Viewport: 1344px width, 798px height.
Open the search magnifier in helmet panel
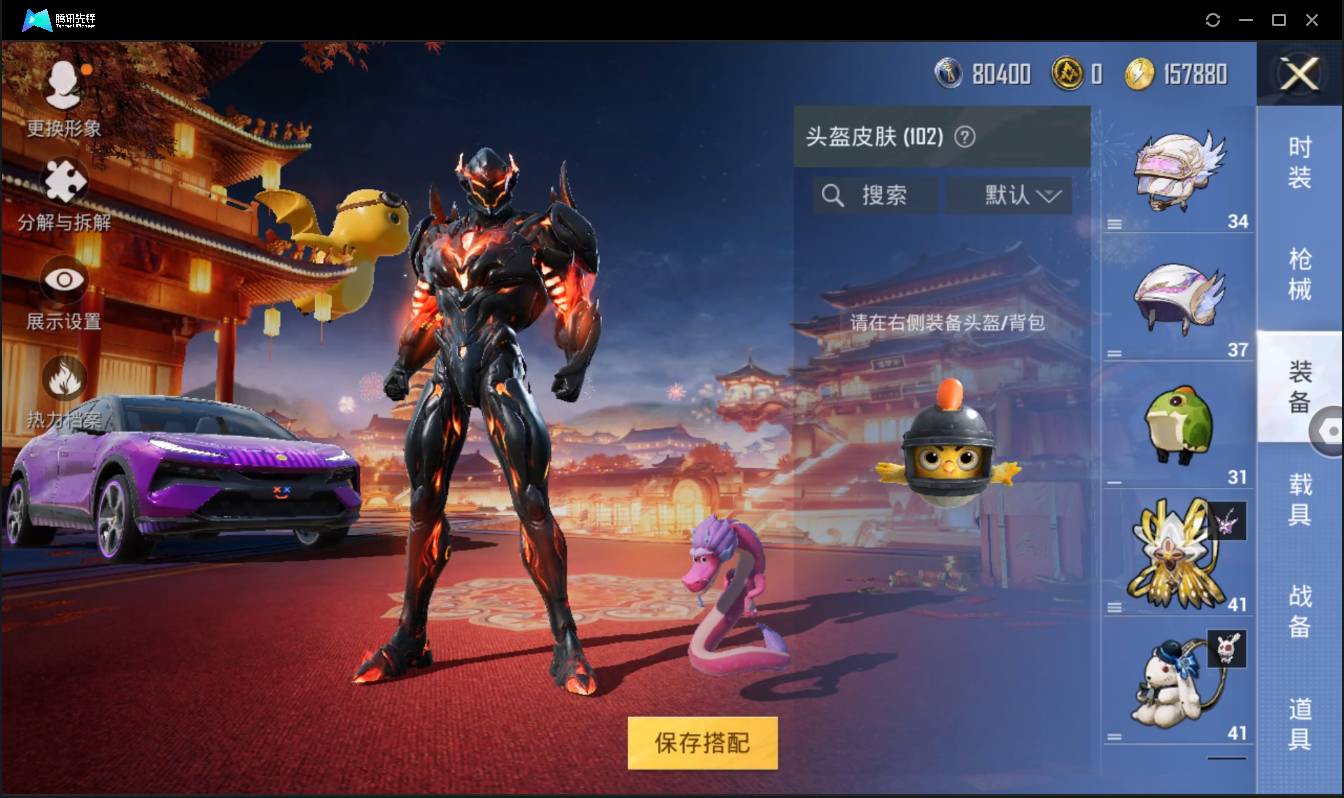tap(833, 195)
